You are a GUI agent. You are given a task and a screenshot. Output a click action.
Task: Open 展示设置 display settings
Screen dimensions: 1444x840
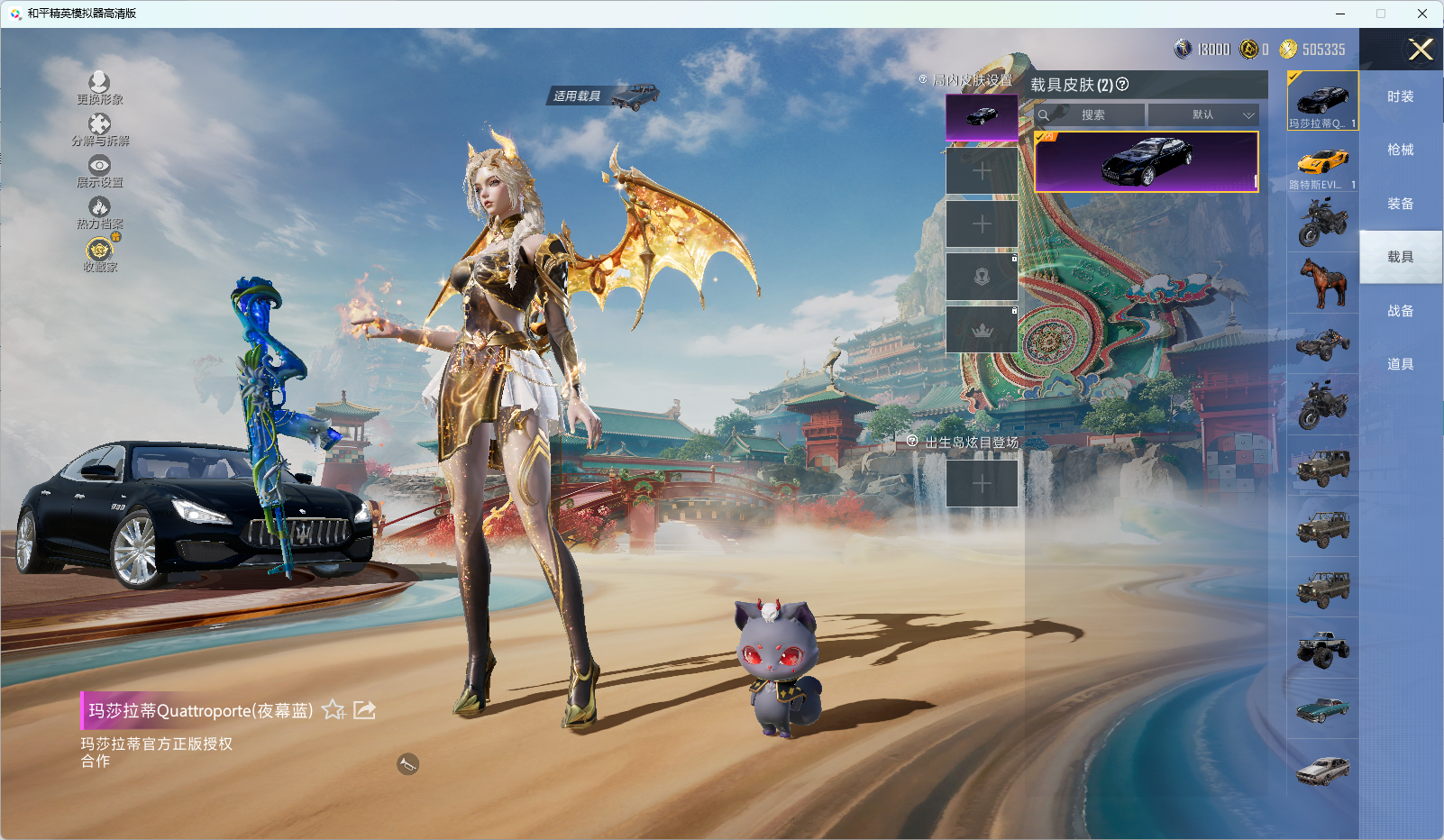(x=99, y=167)
